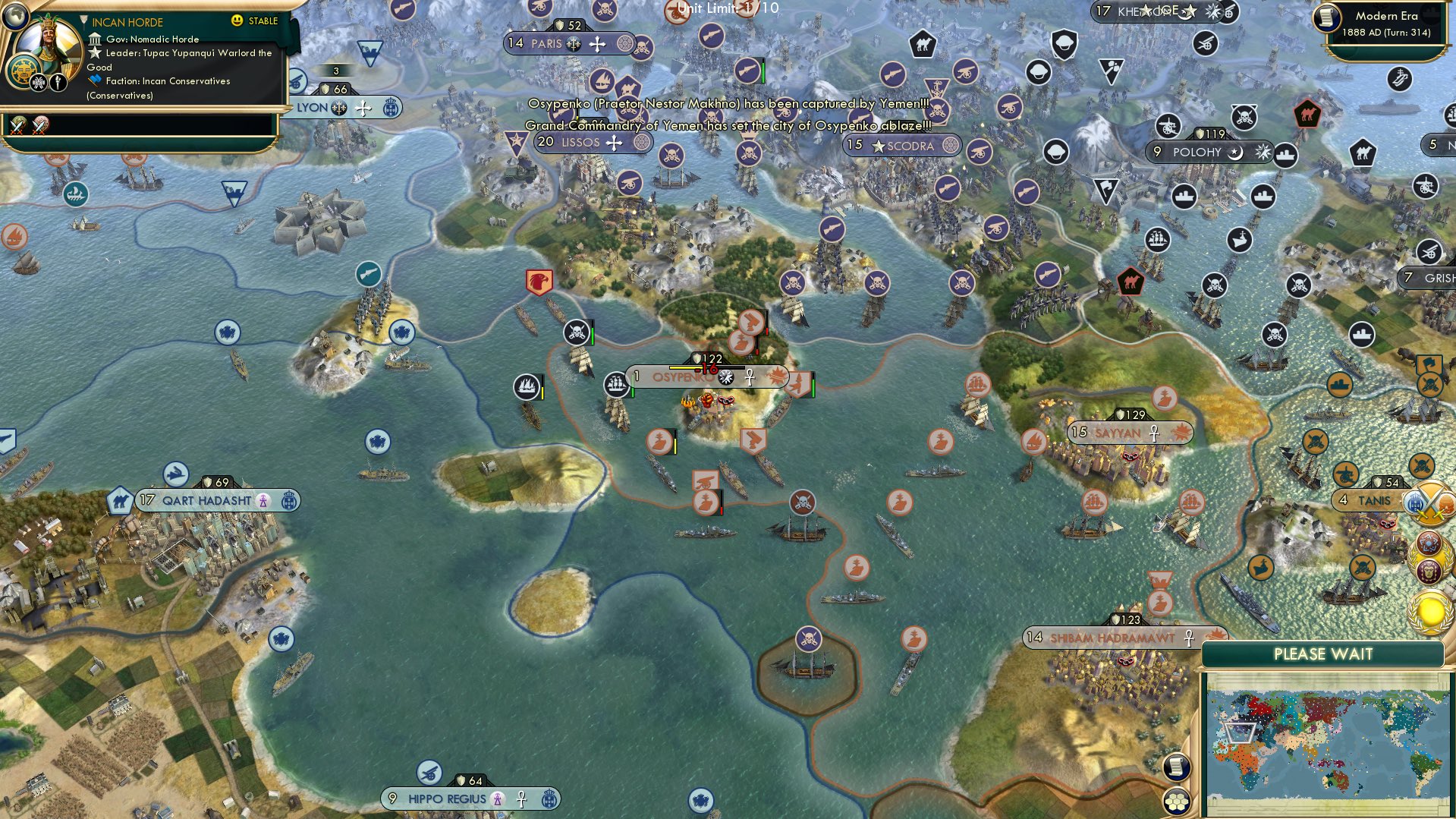Viewport: 1456px width, 819px height.
Task: Open the notification log scroll icon bottom-right
Action: (1175, 768)
